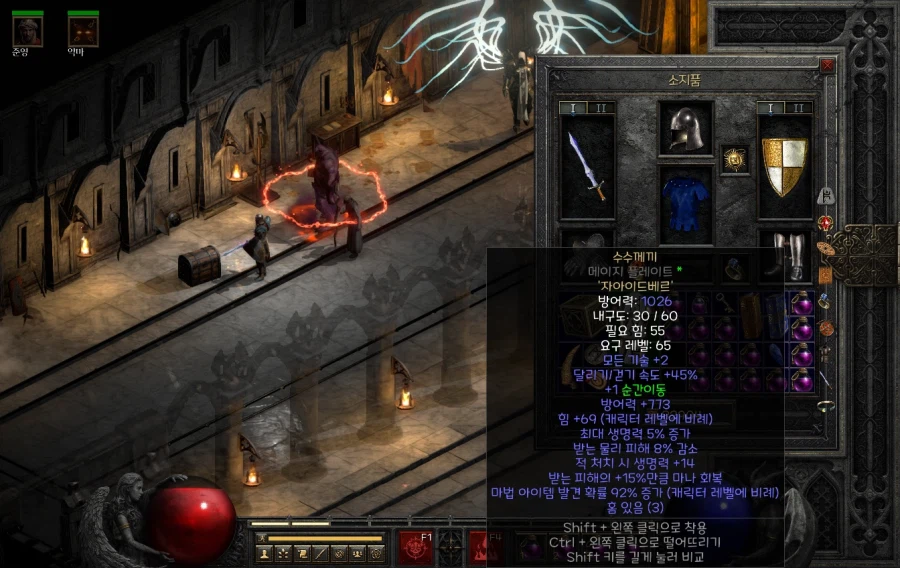Switch to weapon set II above the shield
The height and width of the screenshot is (568, 900).
[x=797, y=108]
